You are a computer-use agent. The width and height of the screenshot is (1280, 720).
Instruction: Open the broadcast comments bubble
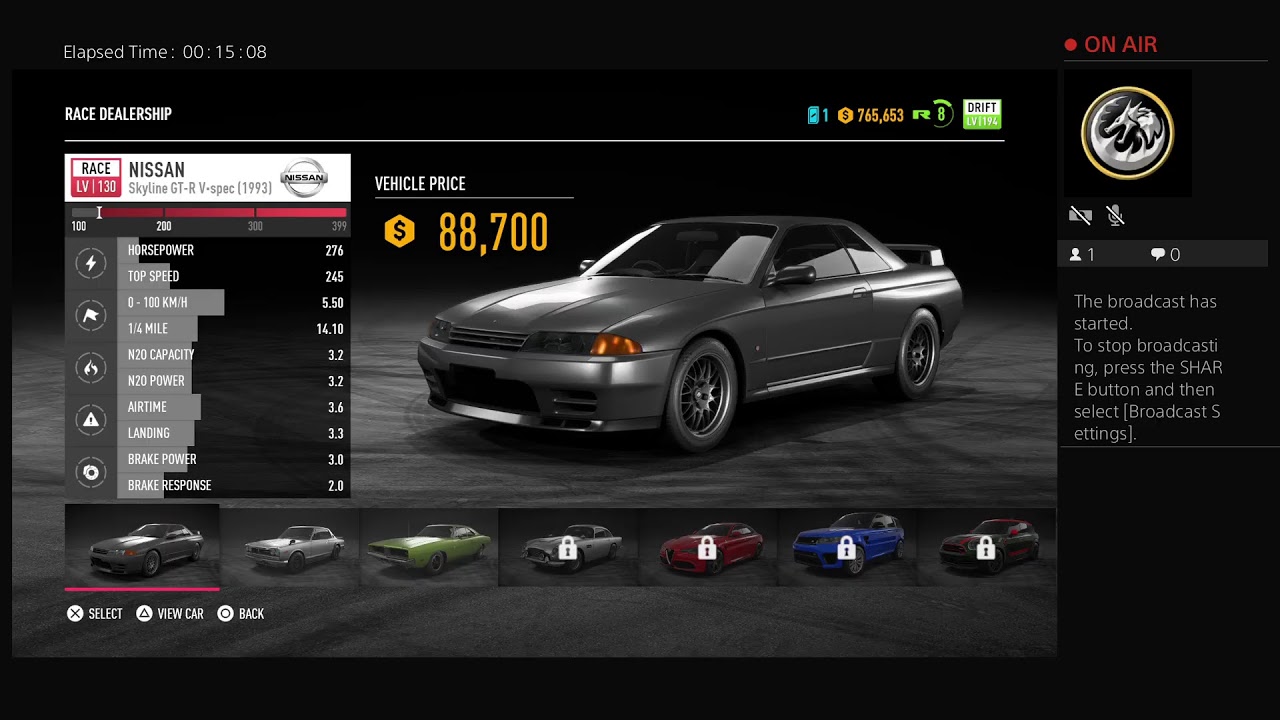pyautogui.click(x=1158, y=255)
